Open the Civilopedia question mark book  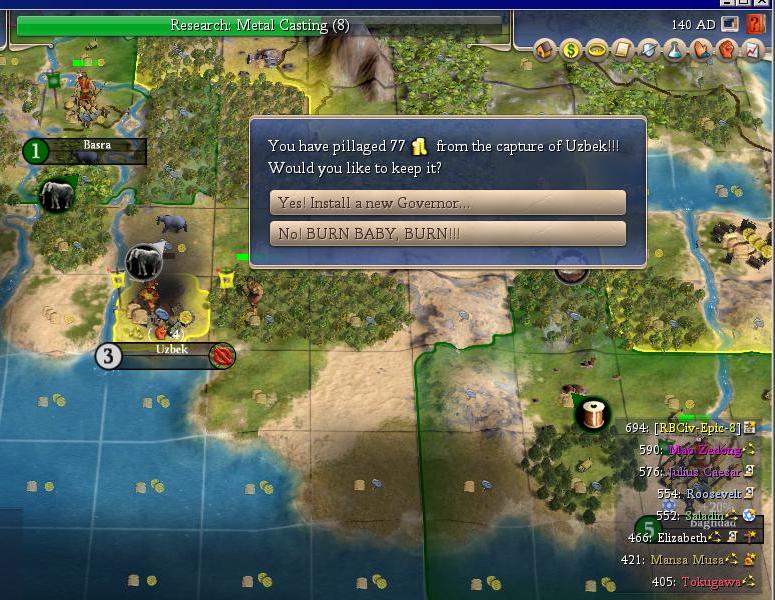(x=755, y=24)
